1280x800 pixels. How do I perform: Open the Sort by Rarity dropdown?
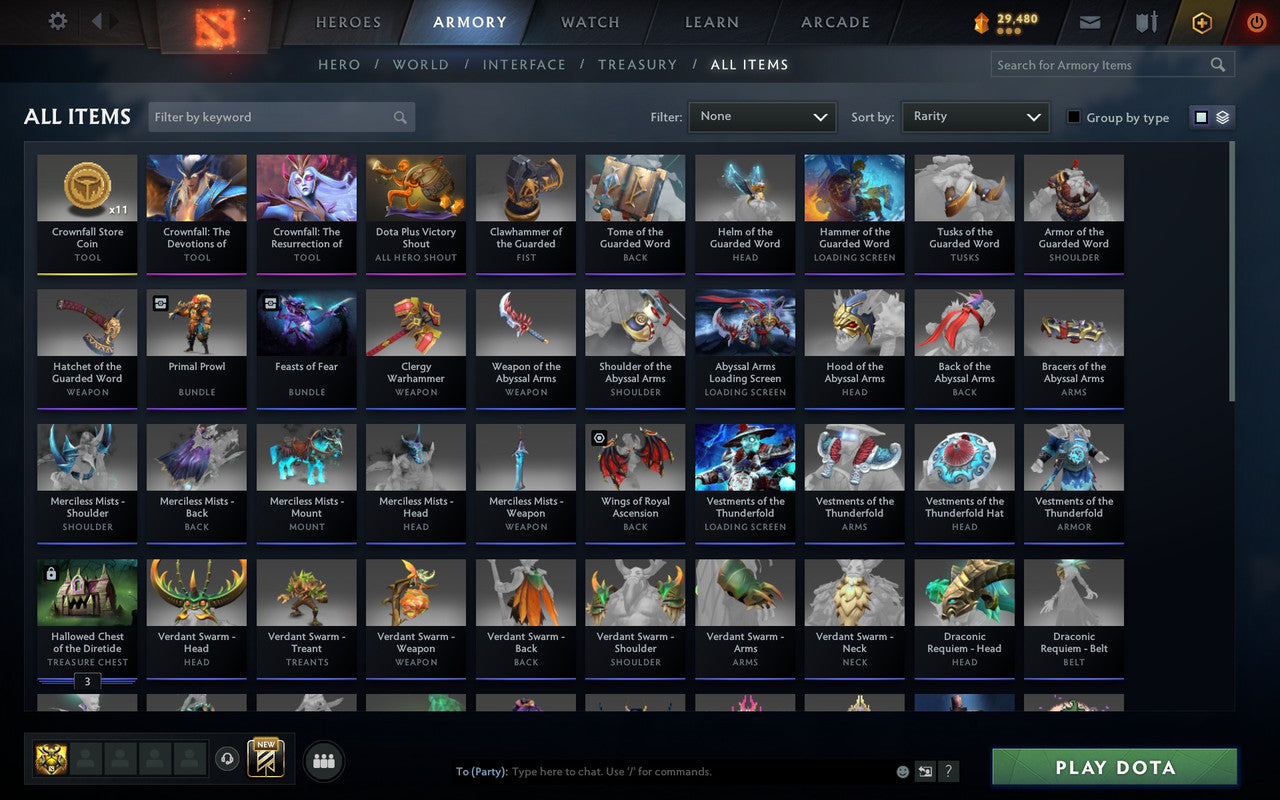click(975, 116)
